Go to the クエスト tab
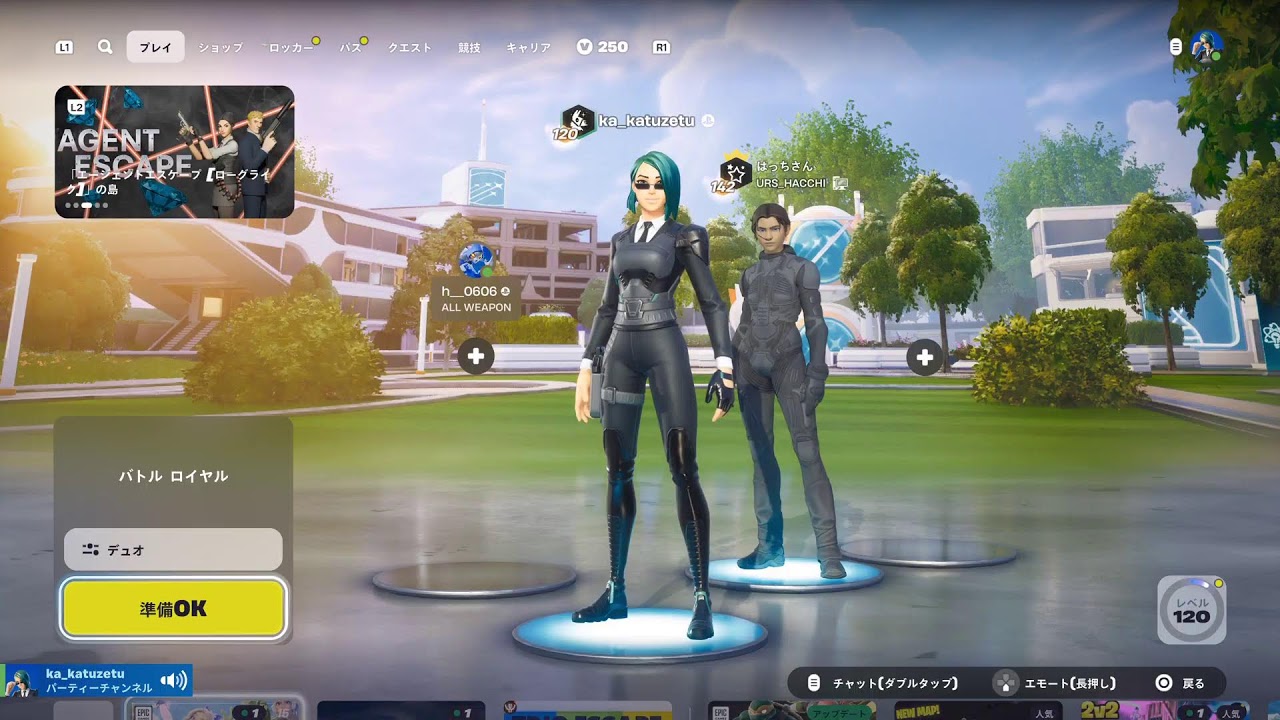 tap(410, 47)
